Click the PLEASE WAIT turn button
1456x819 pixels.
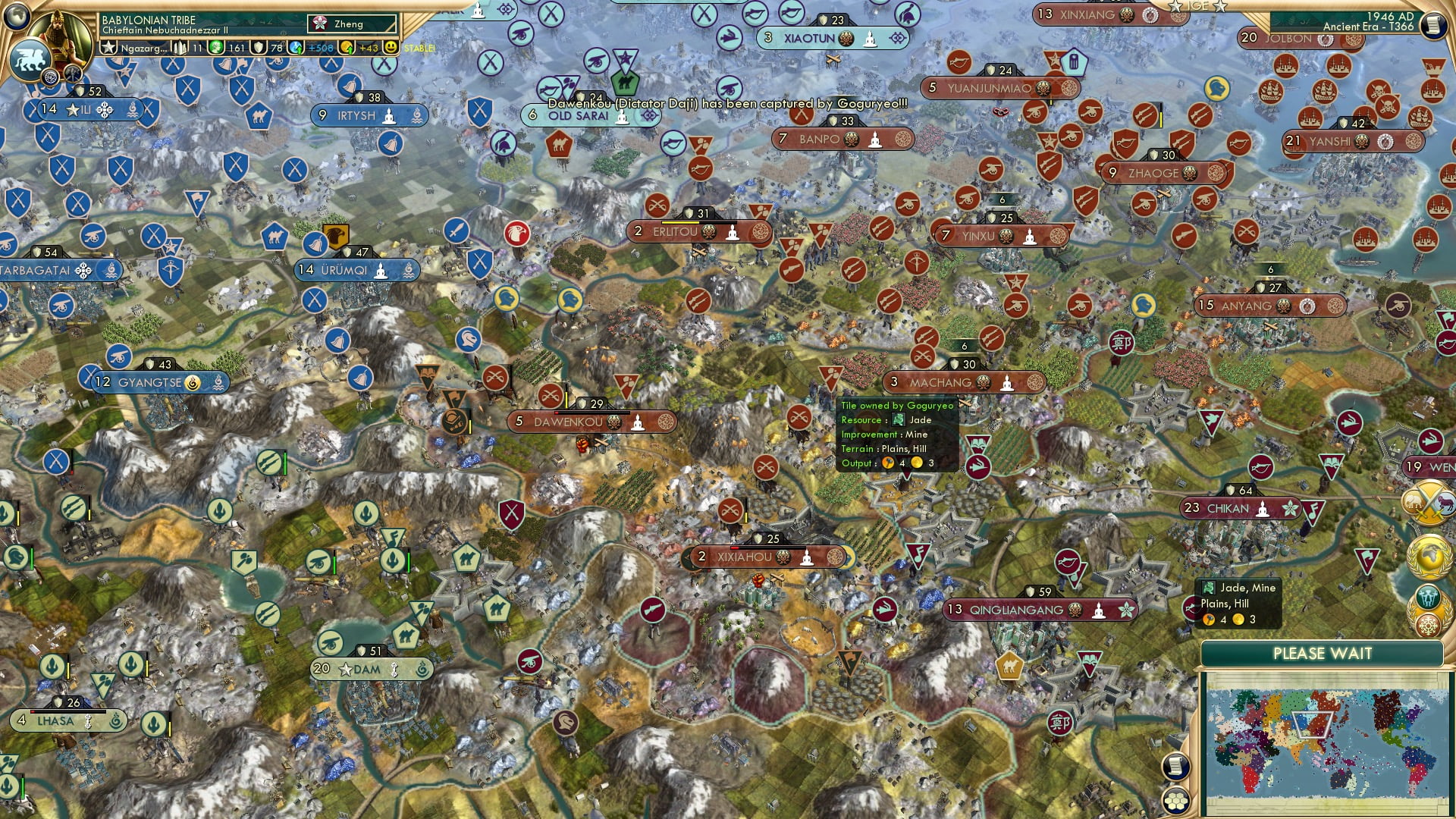click(1322, 654)
